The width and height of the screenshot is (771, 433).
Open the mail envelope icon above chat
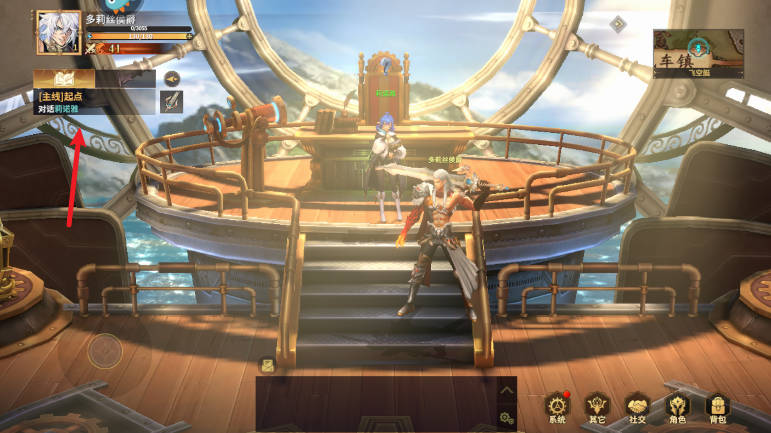click(267, 365)
